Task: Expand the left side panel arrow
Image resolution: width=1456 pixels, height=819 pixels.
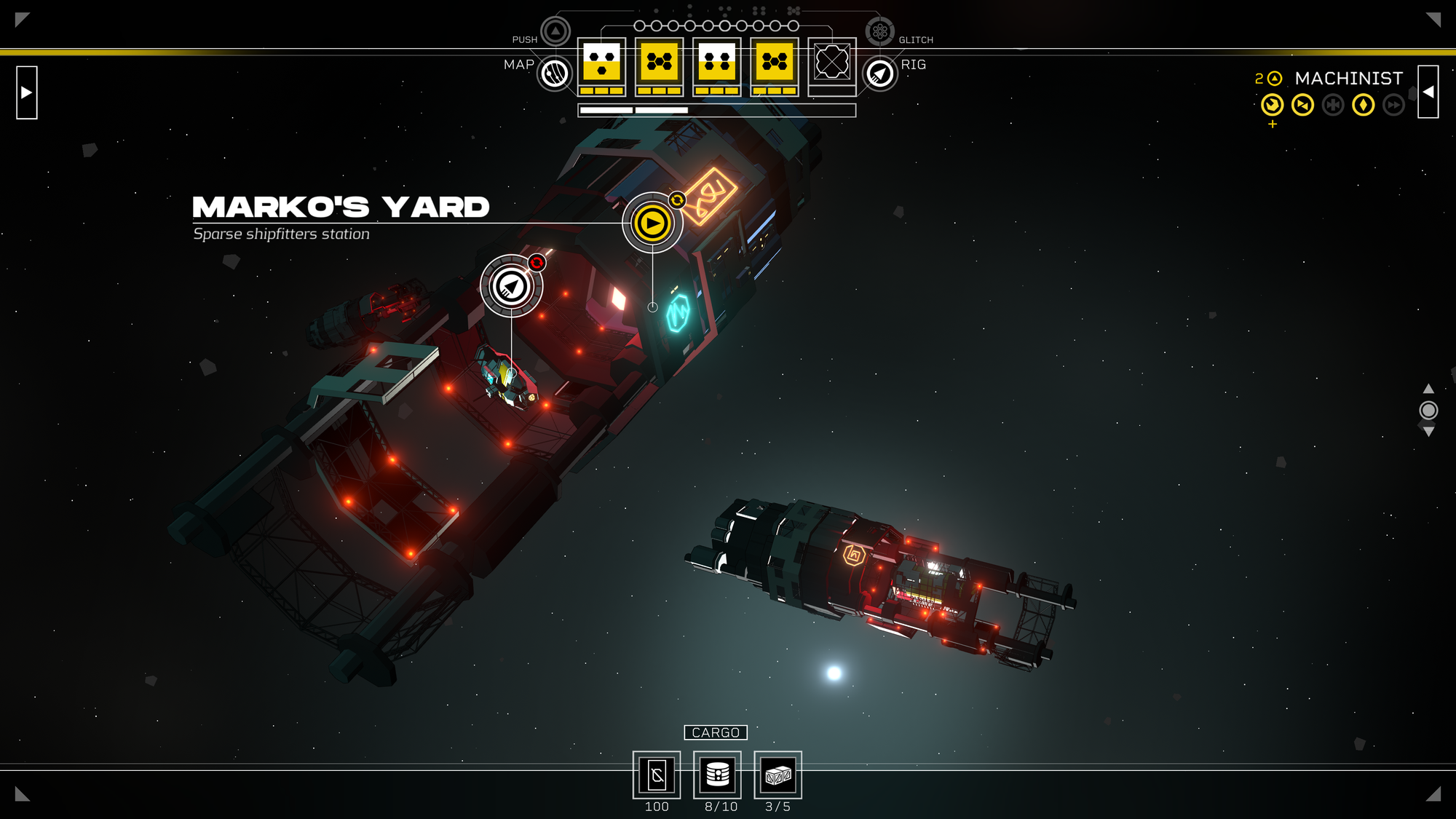Action: point(26,92)
